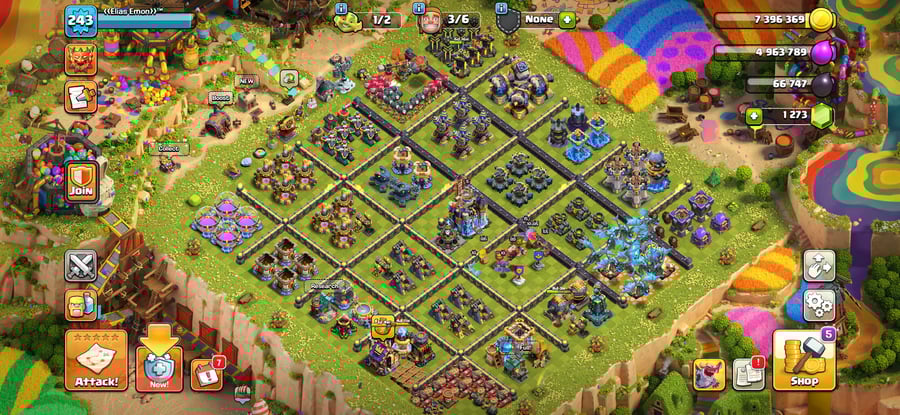Open the builder character button below crossed swords
This screenshot has width=900, height=415.
point(81,303)
